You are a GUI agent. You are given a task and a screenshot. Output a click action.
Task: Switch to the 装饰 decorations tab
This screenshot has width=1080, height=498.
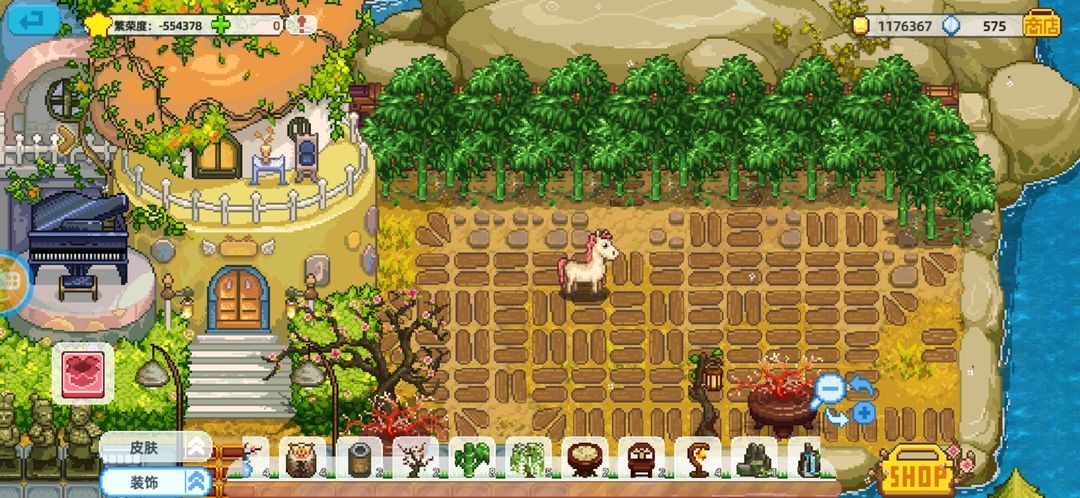[x=155, y=481]
